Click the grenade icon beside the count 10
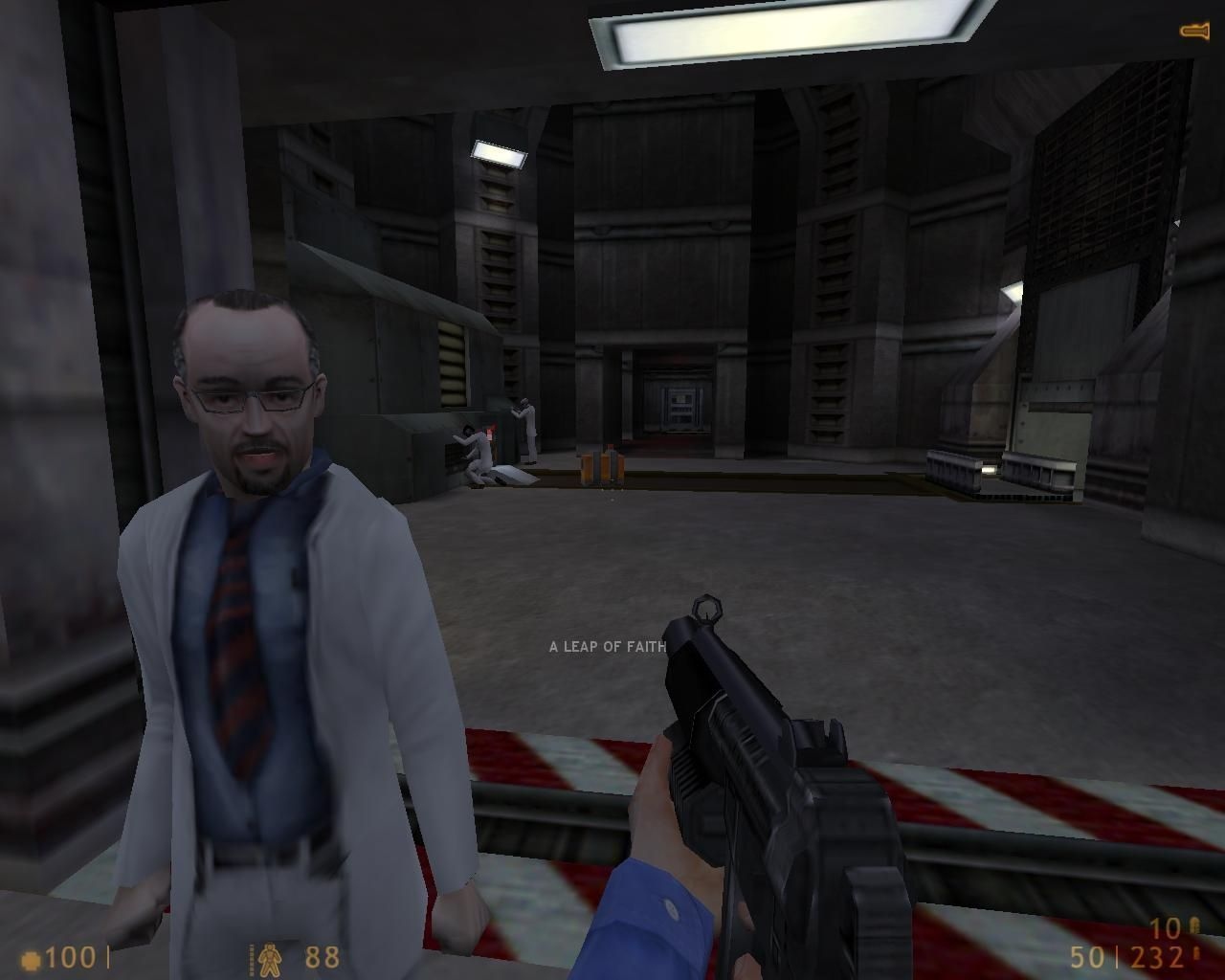1225x980 pixels. [x=1196, y=926]
